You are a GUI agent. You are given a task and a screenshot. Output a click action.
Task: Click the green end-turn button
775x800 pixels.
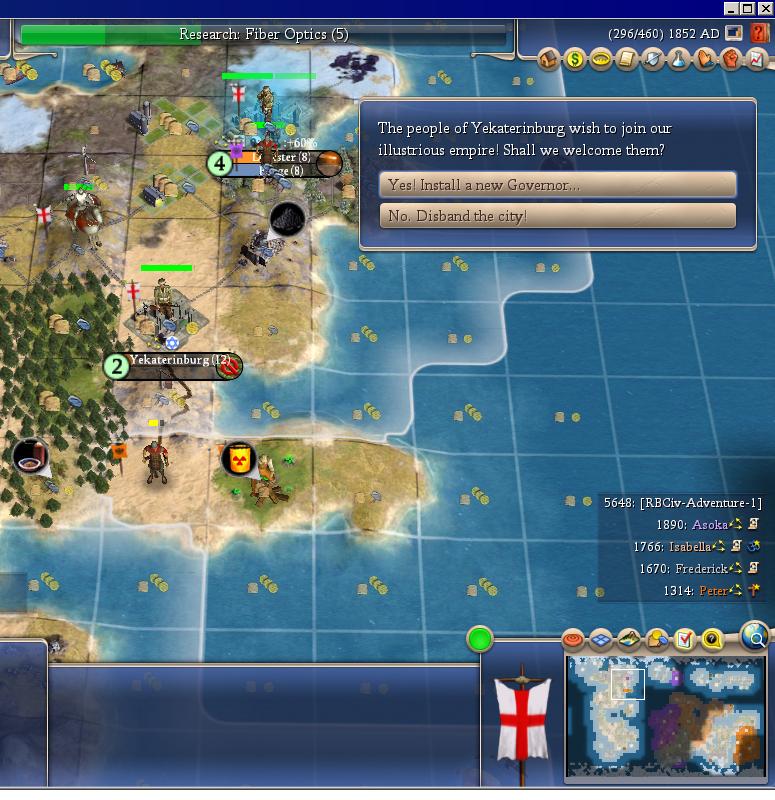480,638
